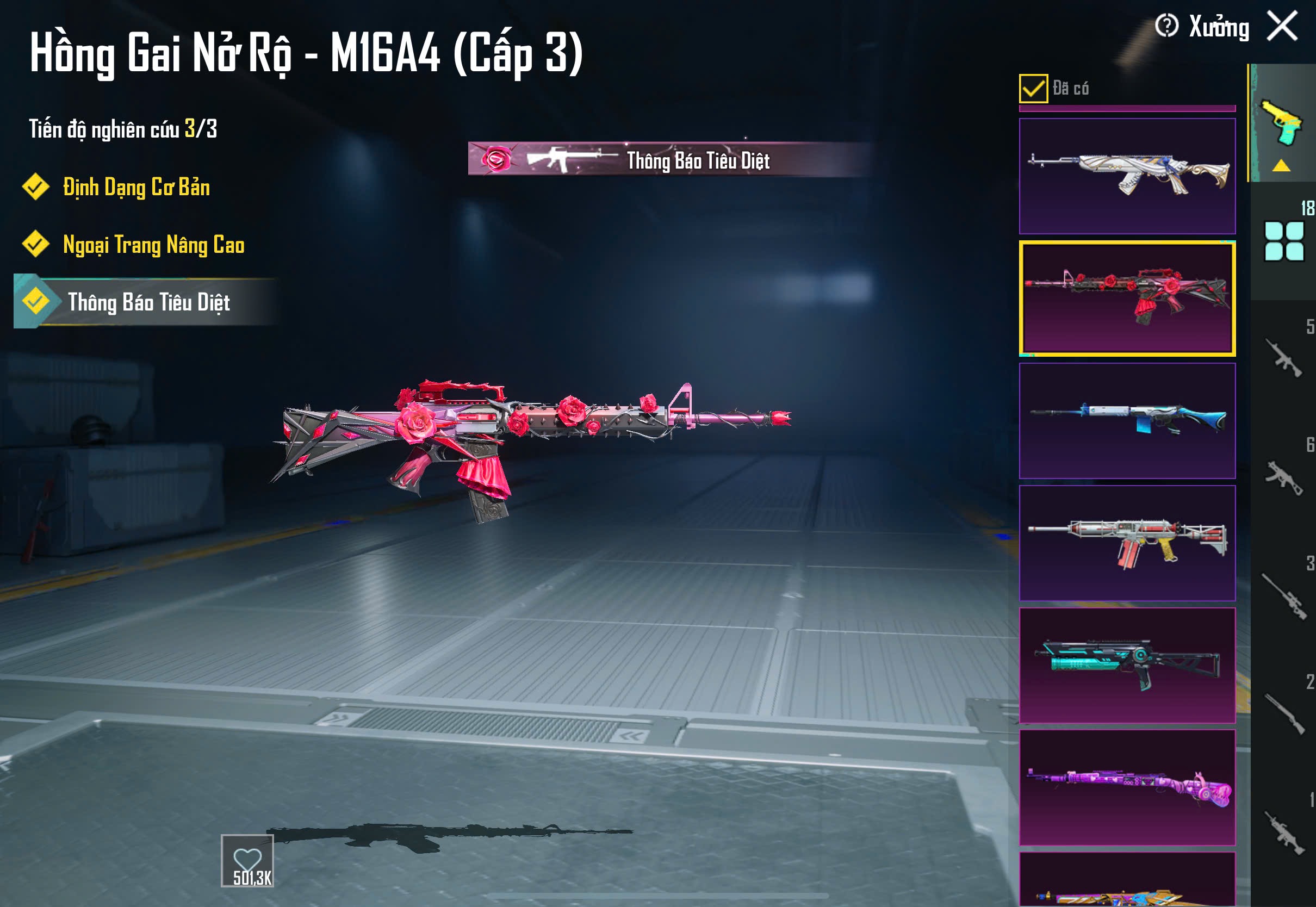Switch to the submachine gun category
Image resolution: width=1316 pixels, height=907 pixels.
1283,477
